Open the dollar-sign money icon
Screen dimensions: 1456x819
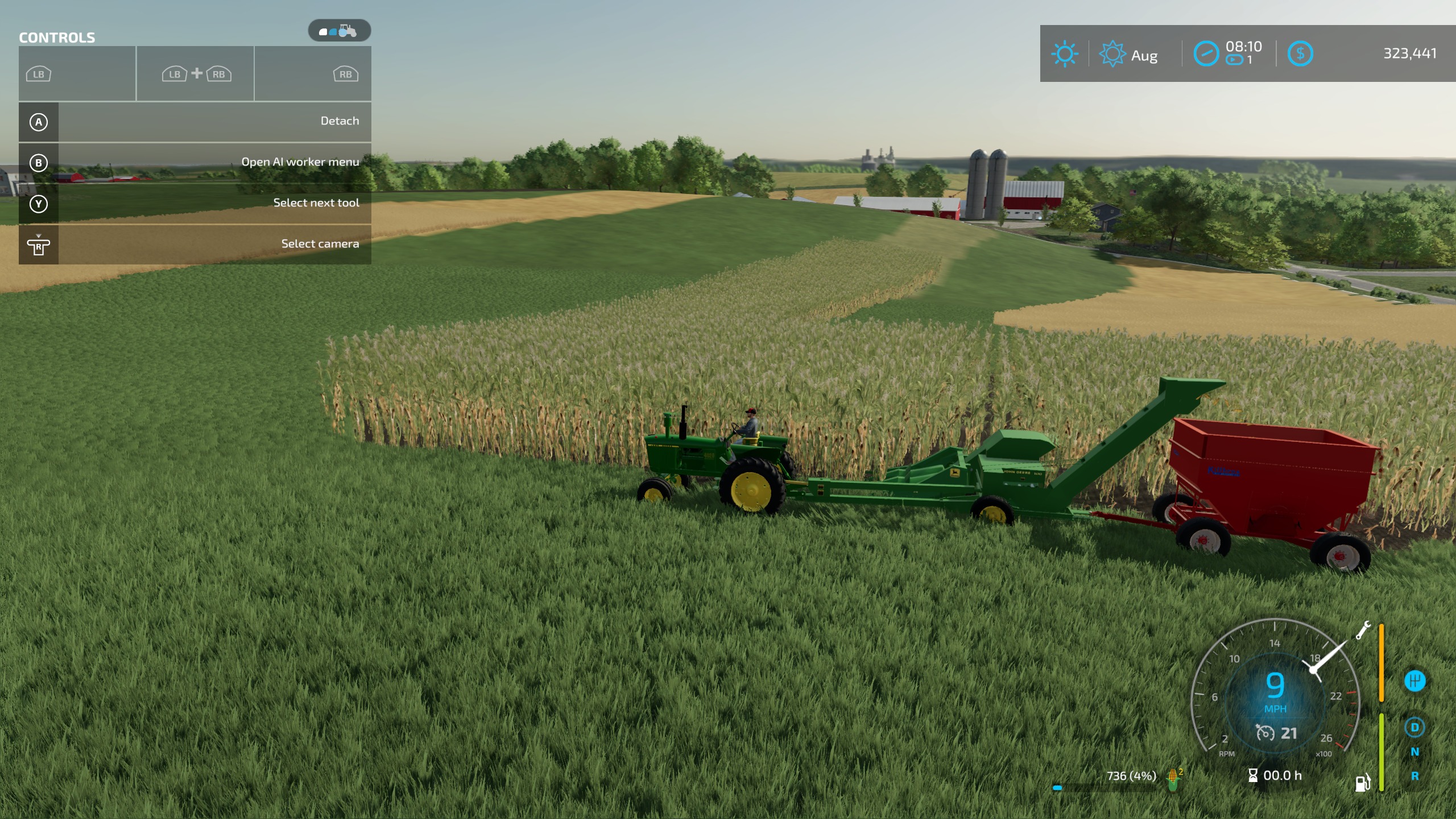click(1300, 54)
